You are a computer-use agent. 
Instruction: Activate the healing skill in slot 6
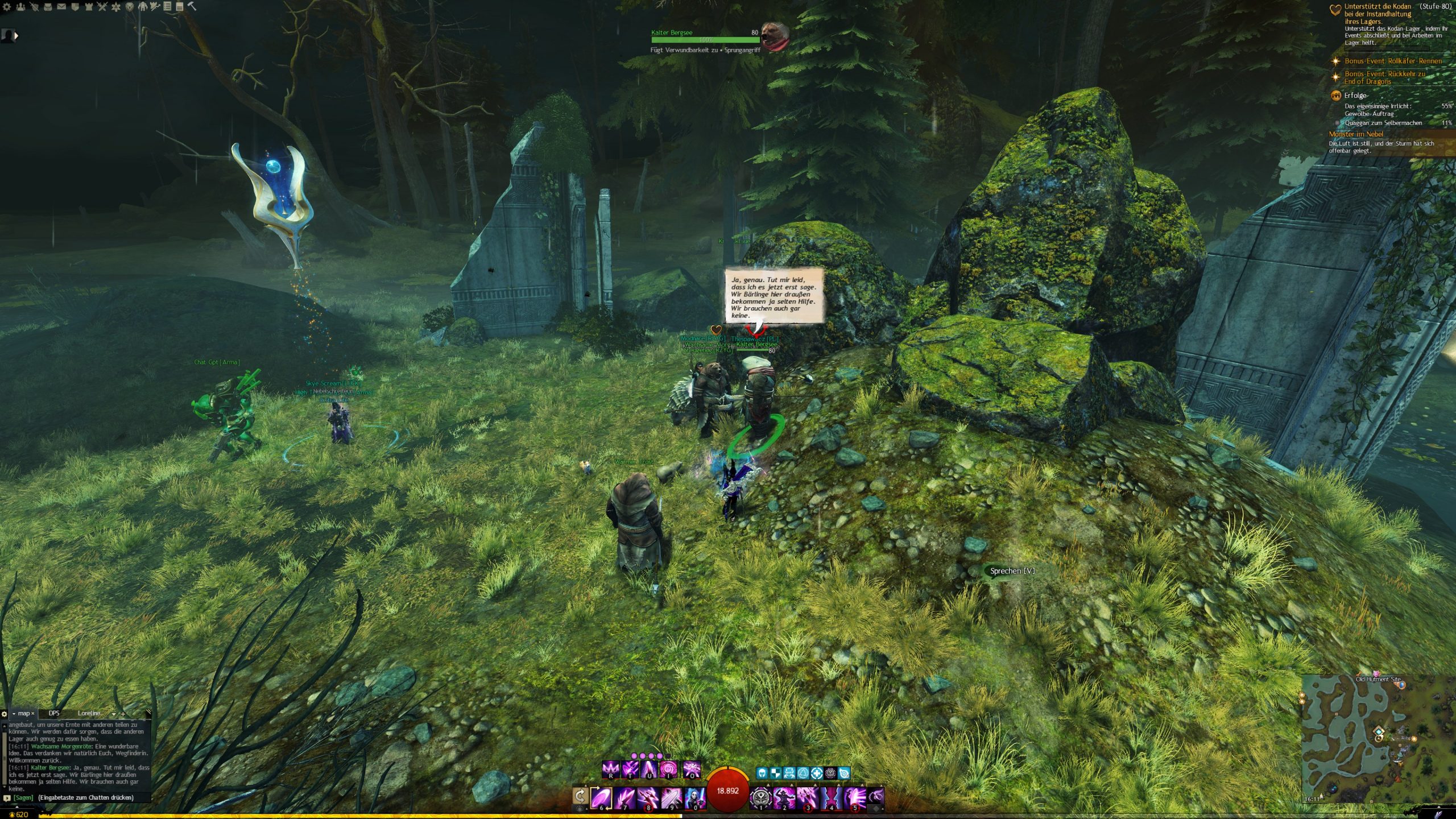pos(601,797)
